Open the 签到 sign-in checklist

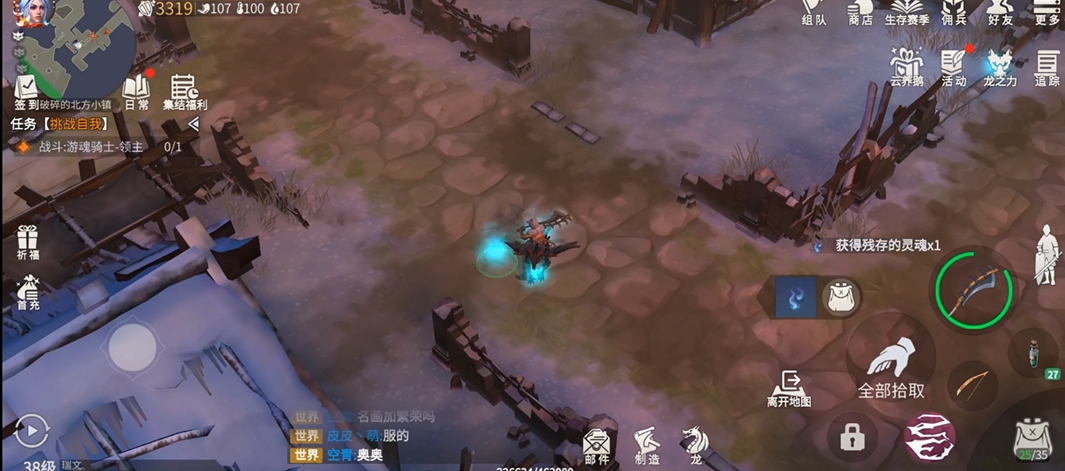(26, 88)
